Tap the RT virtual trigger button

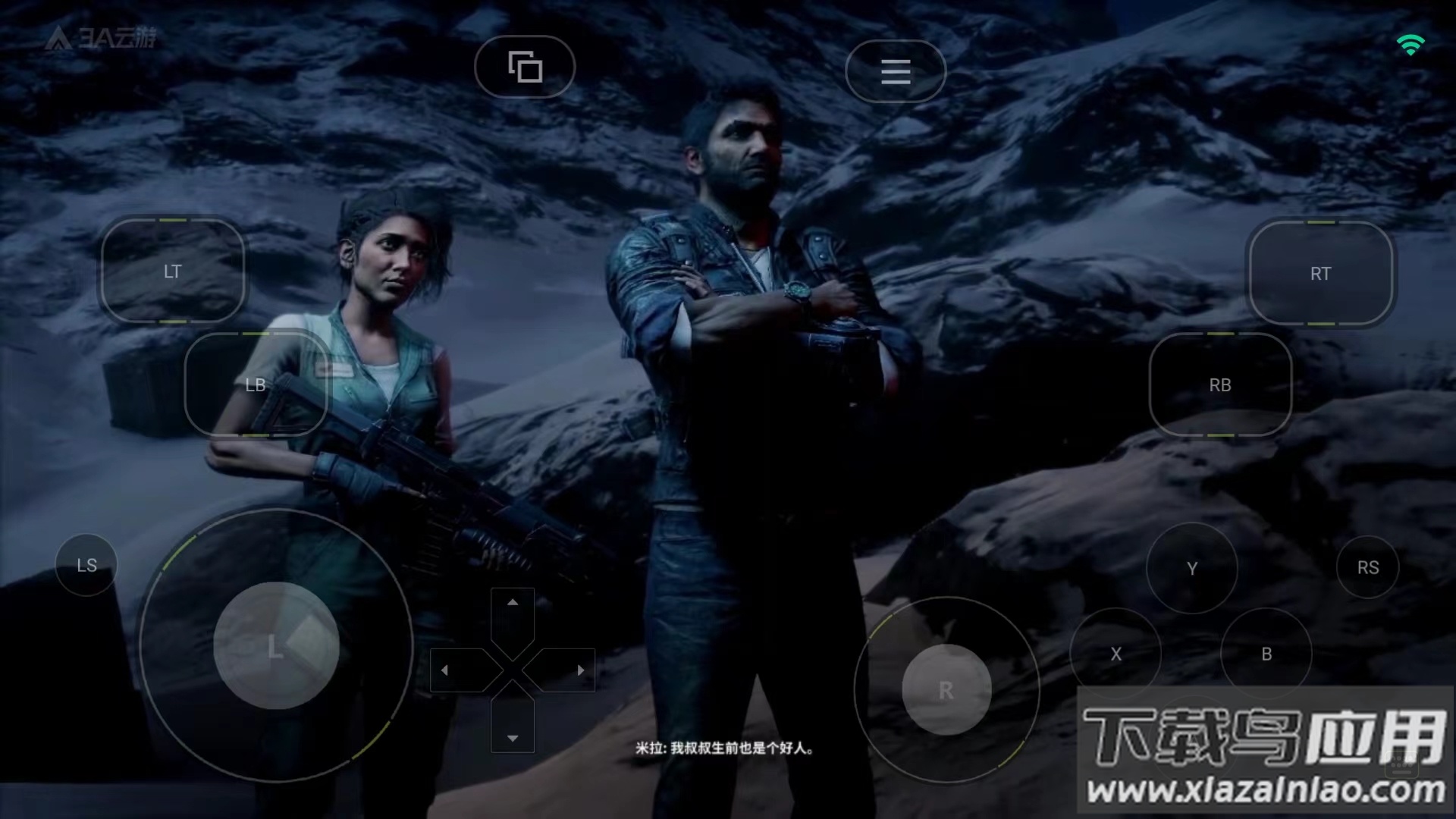click(x=1320, y=273)
